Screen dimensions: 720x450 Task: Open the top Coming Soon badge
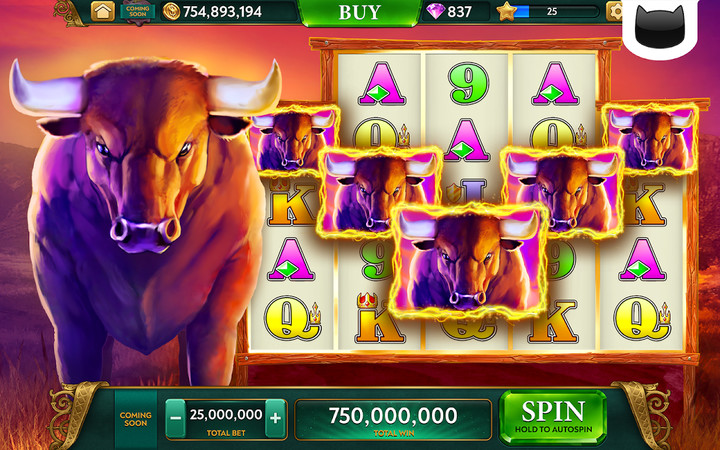137,11
